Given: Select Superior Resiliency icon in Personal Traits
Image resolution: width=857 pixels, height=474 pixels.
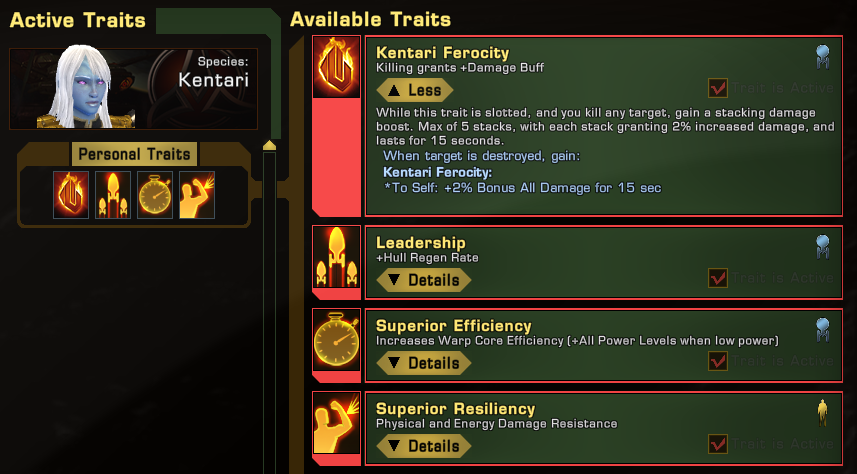Looking at the screenshot, I should (196, 194).
